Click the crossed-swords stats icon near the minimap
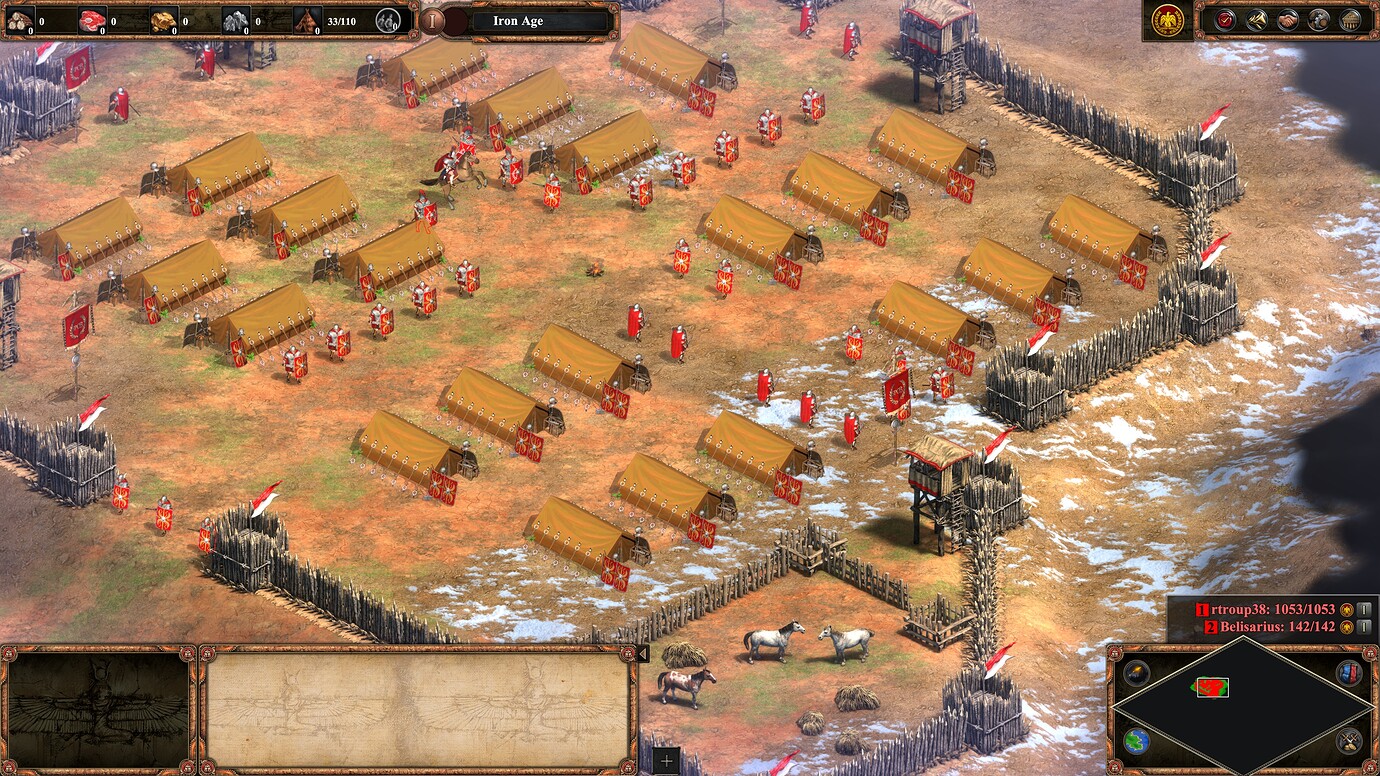The image size is (1380, 776). click(1347, 742)
